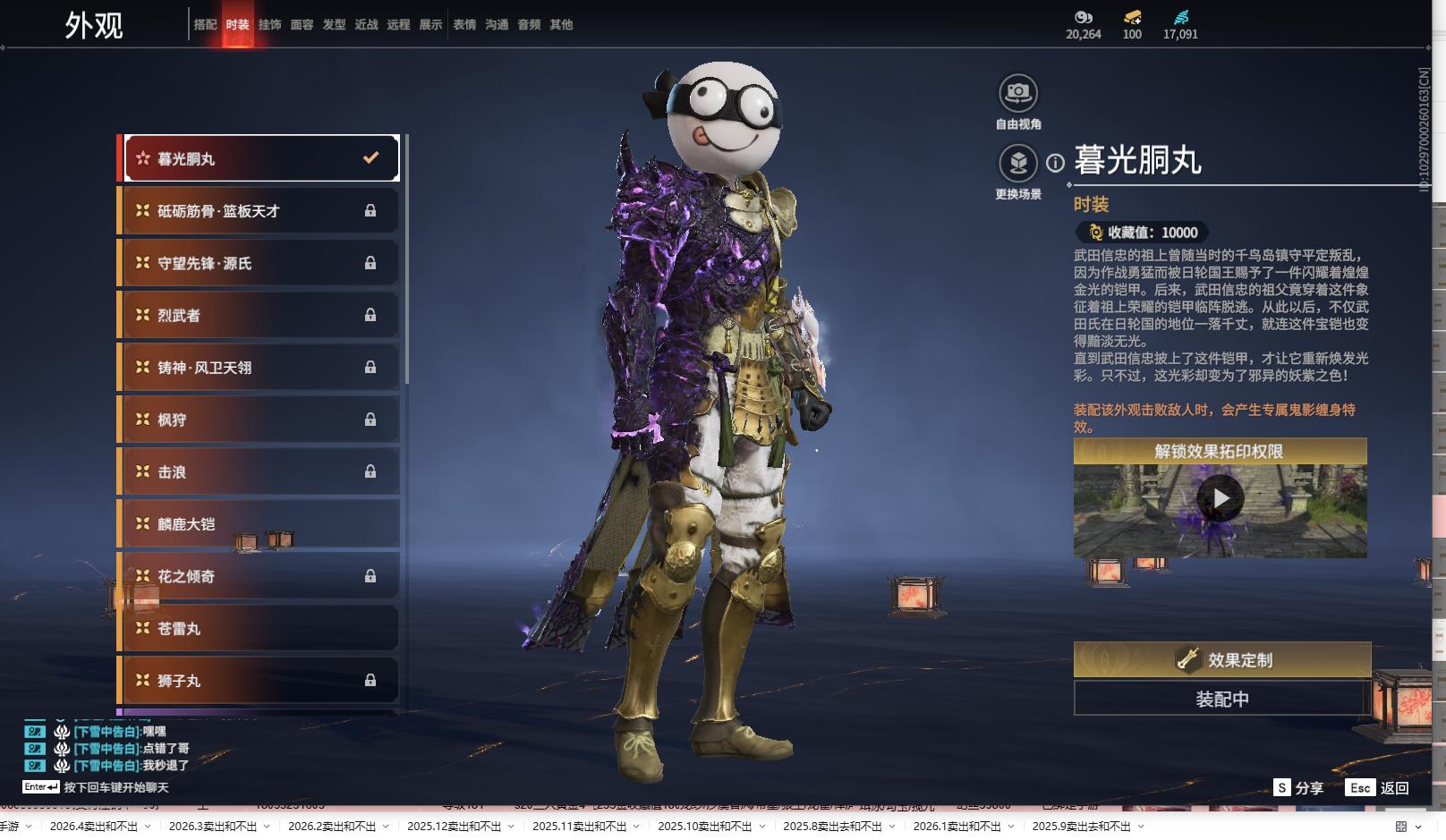Select the 麟鹿大铠 outfit

[x=259, y=524]
